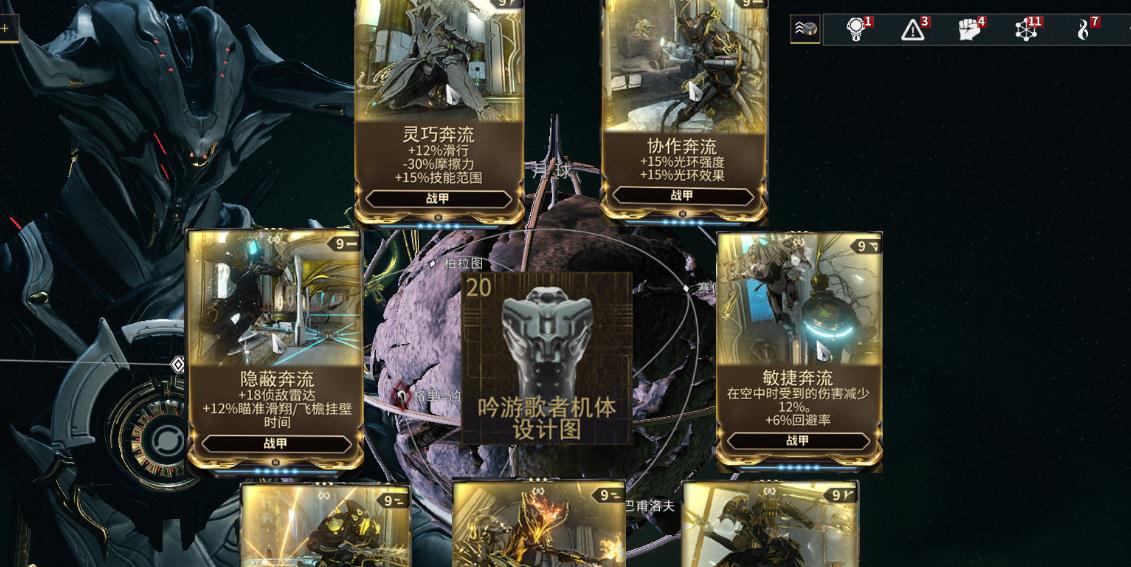Show the syndicate network icon with 11
1131x567 pixels.
click(1026, 30)
